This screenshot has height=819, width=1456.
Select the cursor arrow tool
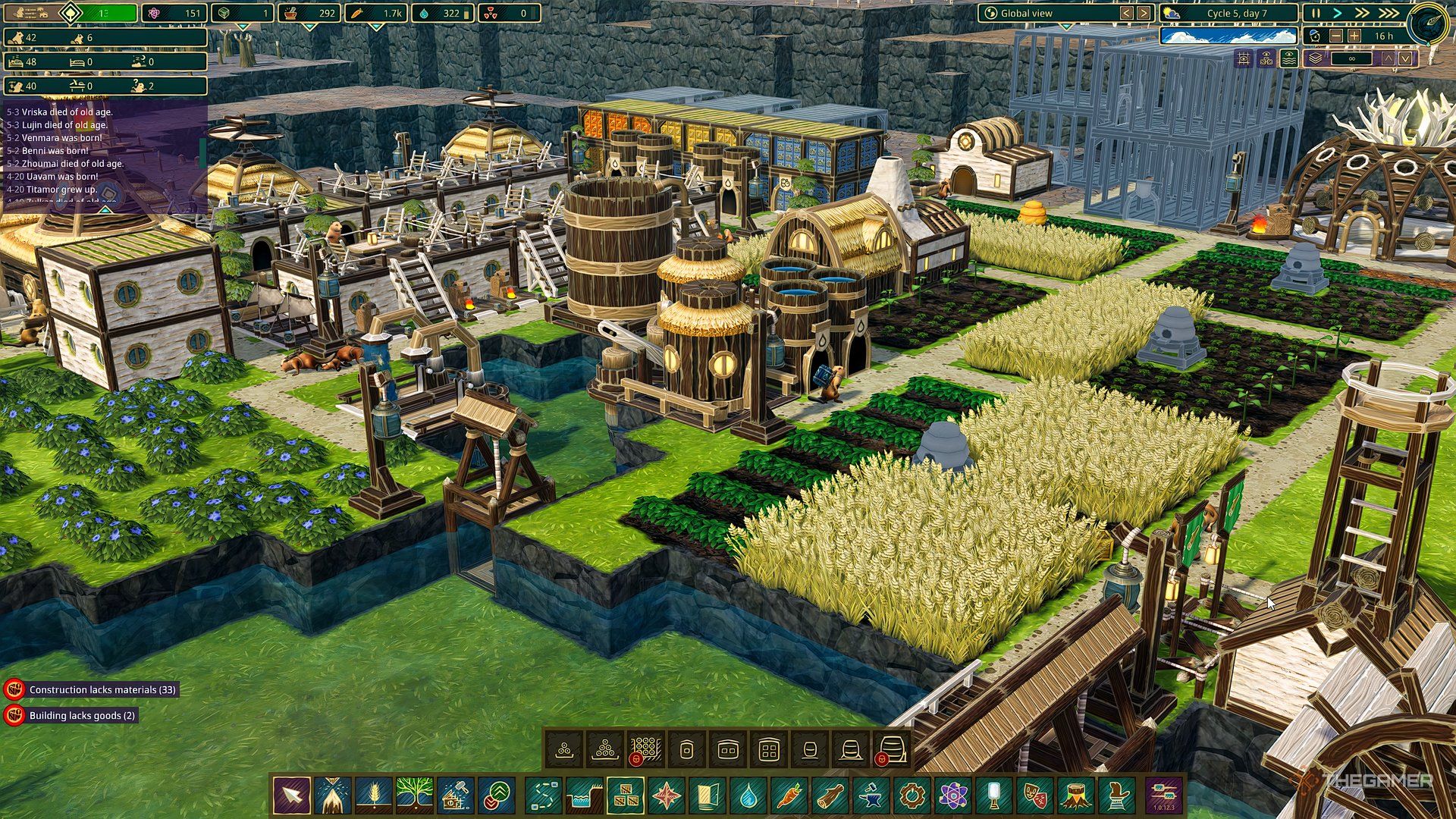click(292, 795)
